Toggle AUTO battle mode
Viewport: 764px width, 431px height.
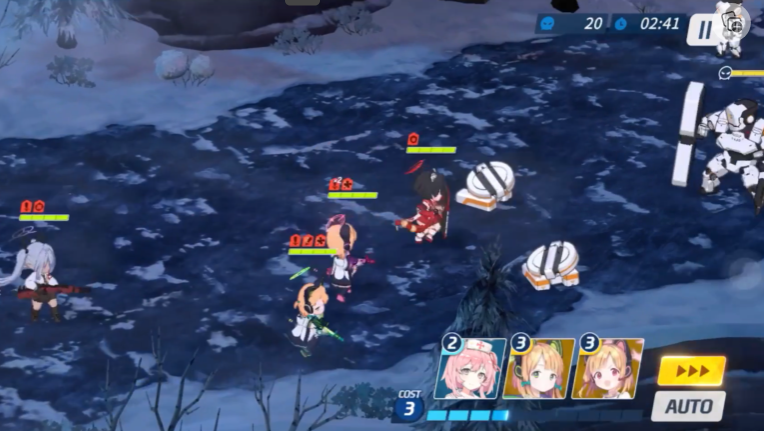(688, 405)
